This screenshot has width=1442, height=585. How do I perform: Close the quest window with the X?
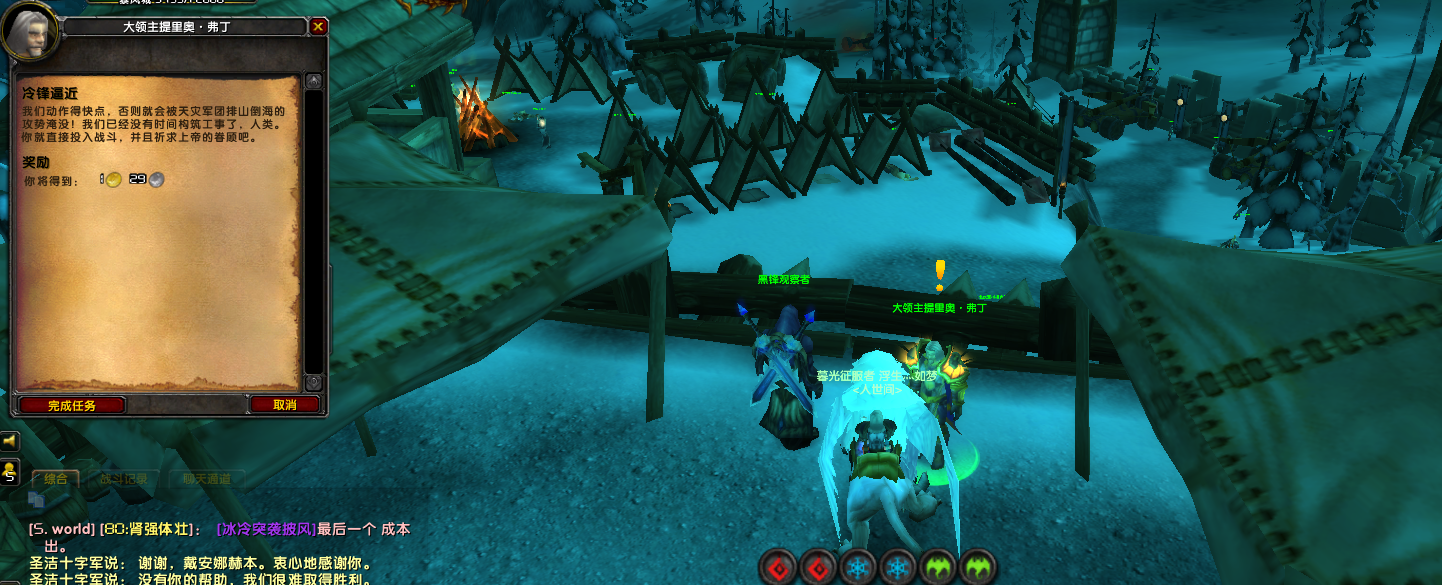pos(318,27)
